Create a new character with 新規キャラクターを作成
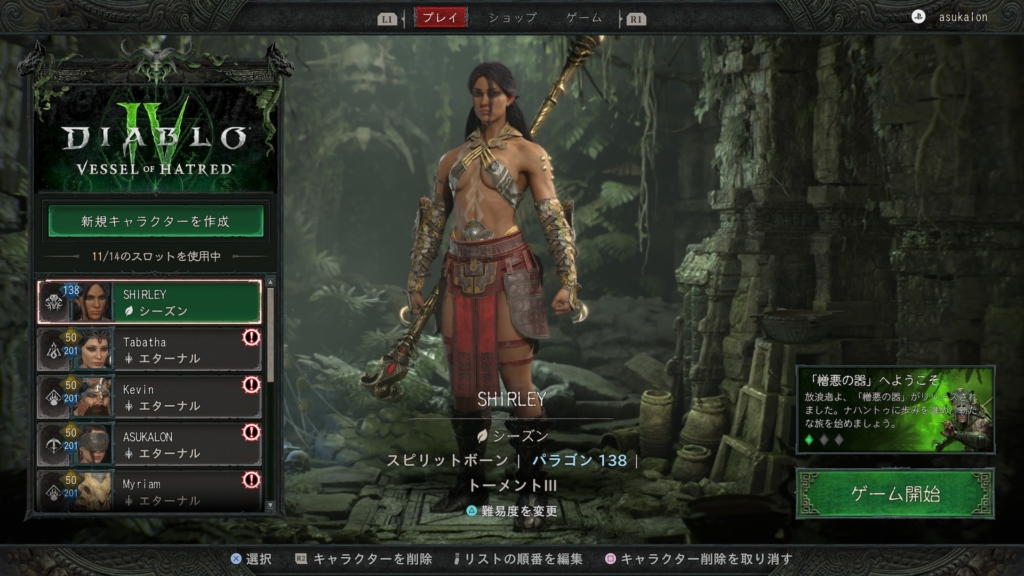Viewport: 1024px width, 576px height. [x=156, y=221]
